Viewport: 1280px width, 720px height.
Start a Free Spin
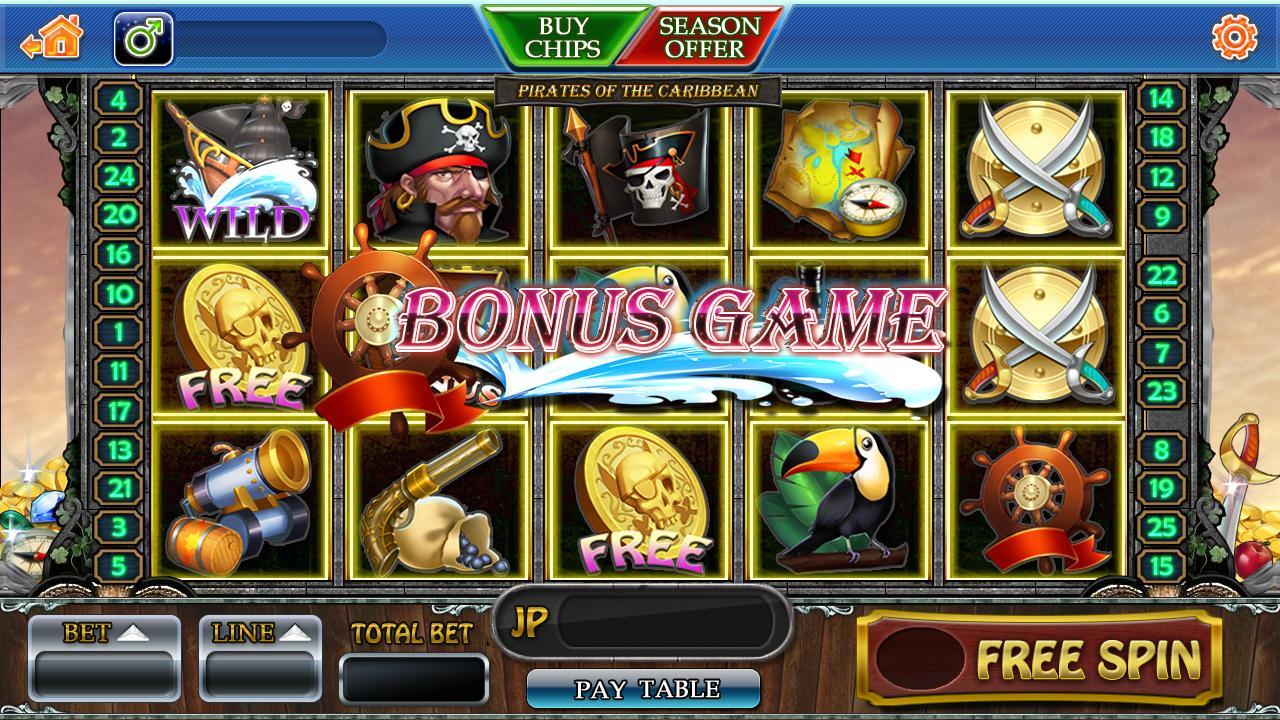[1039, 658]
